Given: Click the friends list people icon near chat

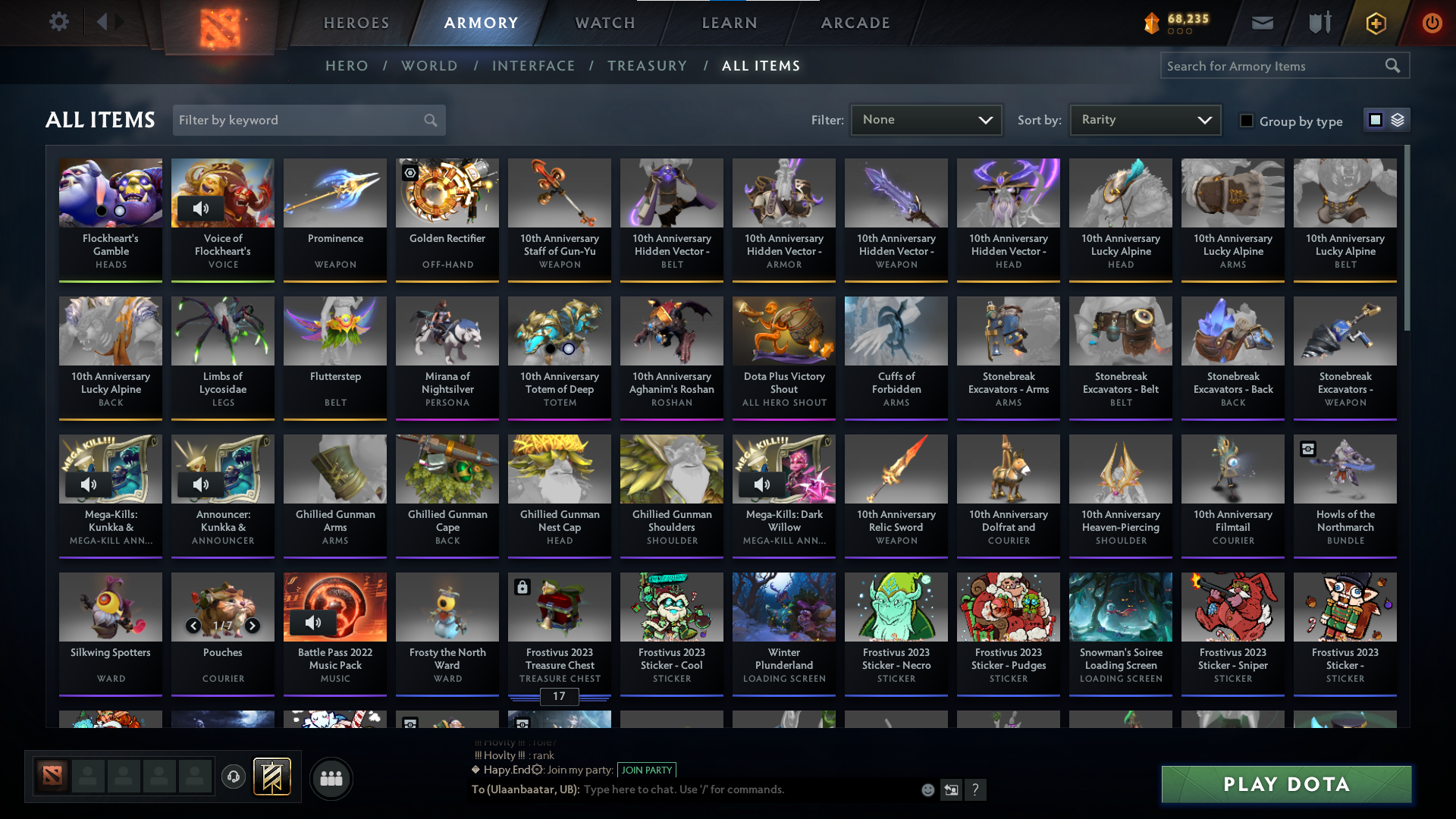Looking at the screenshot, I should [x=330, y=778].
